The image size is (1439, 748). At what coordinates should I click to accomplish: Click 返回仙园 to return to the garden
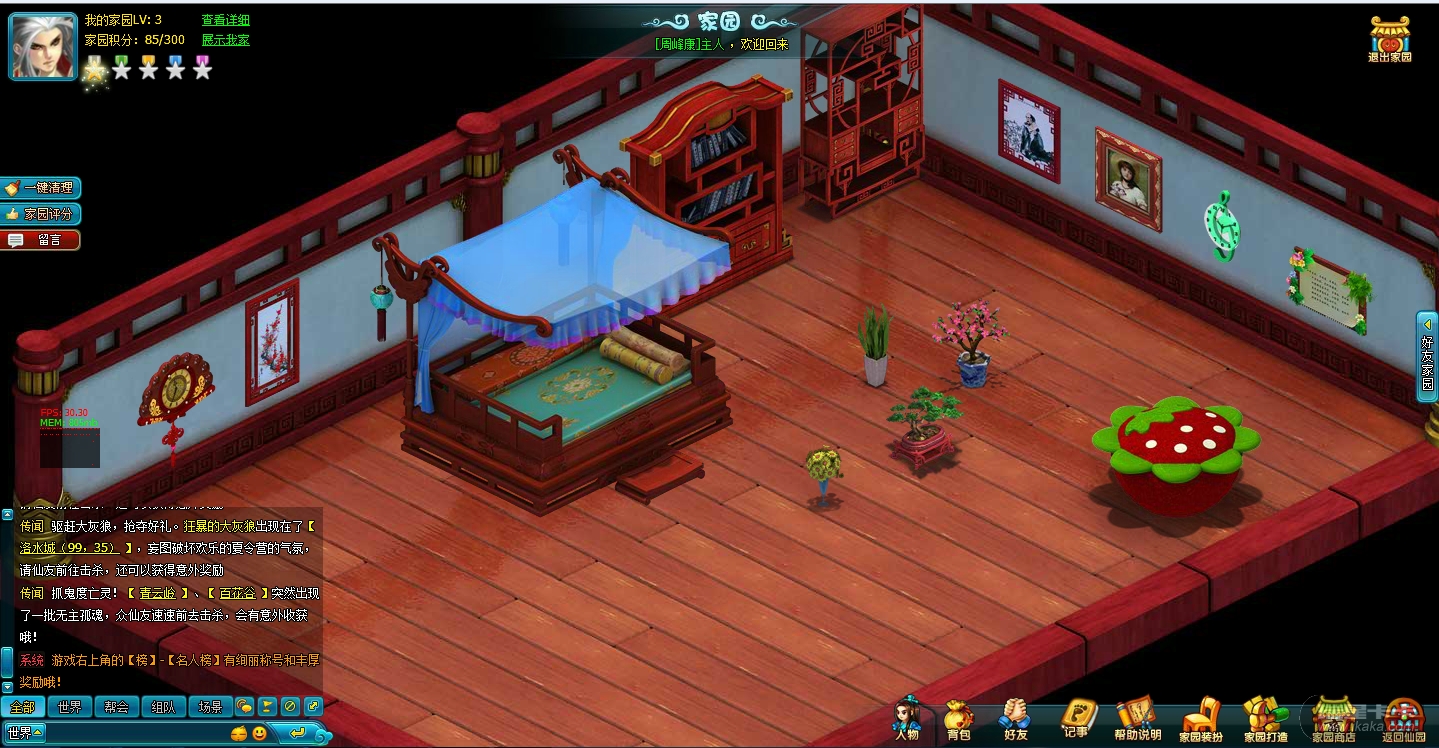point(1406,719)
